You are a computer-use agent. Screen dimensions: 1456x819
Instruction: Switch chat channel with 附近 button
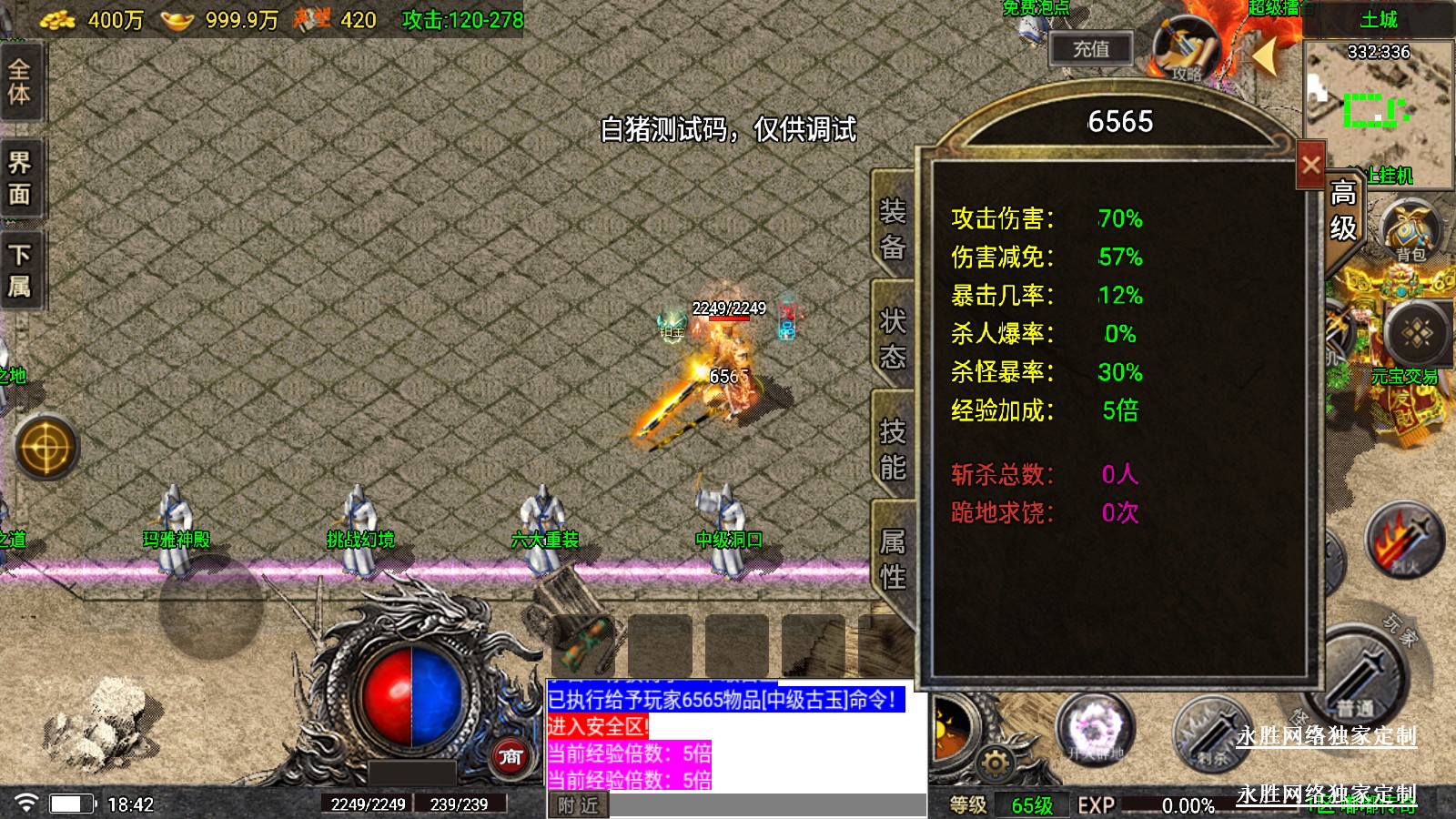coord(578,805)
